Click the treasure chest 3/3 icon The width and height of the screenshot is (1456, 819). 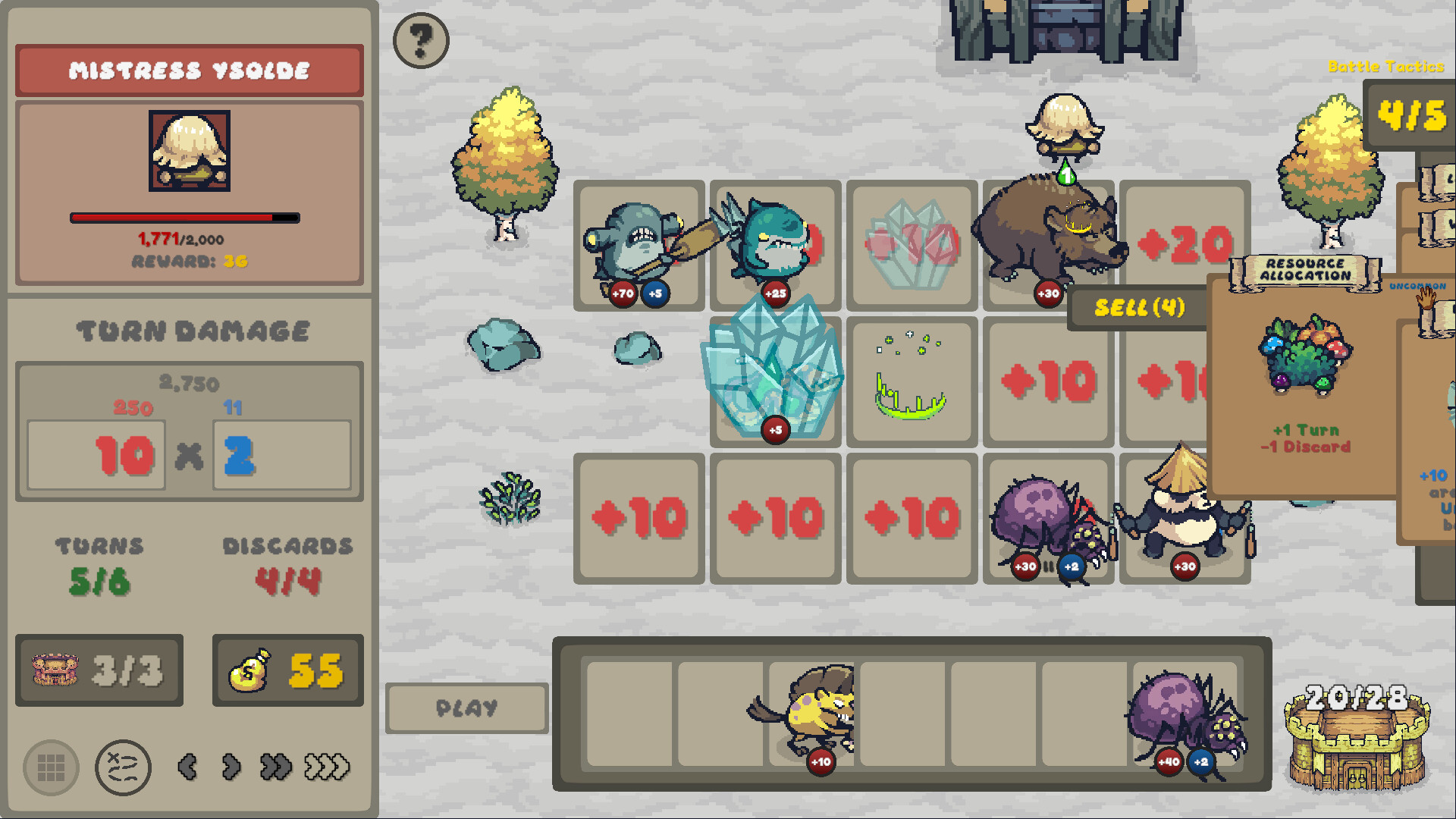[x=99, y=670]
